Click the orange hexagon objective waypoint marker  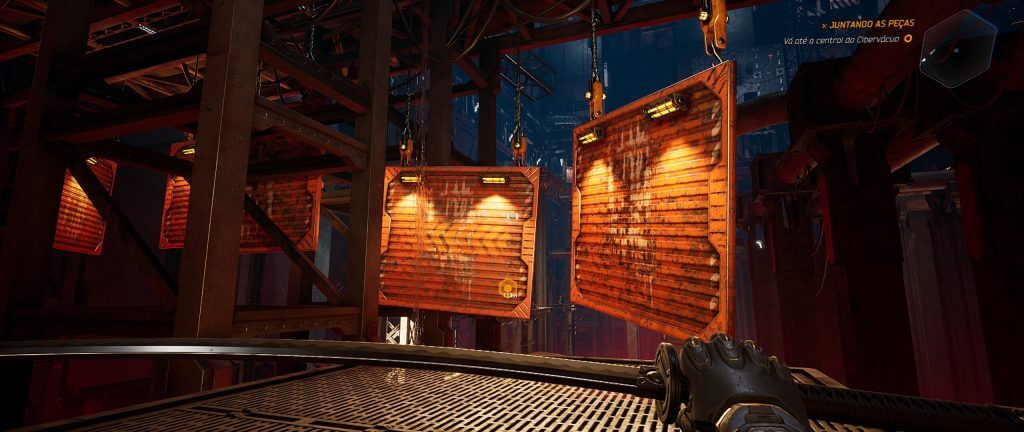coord(507,288)
